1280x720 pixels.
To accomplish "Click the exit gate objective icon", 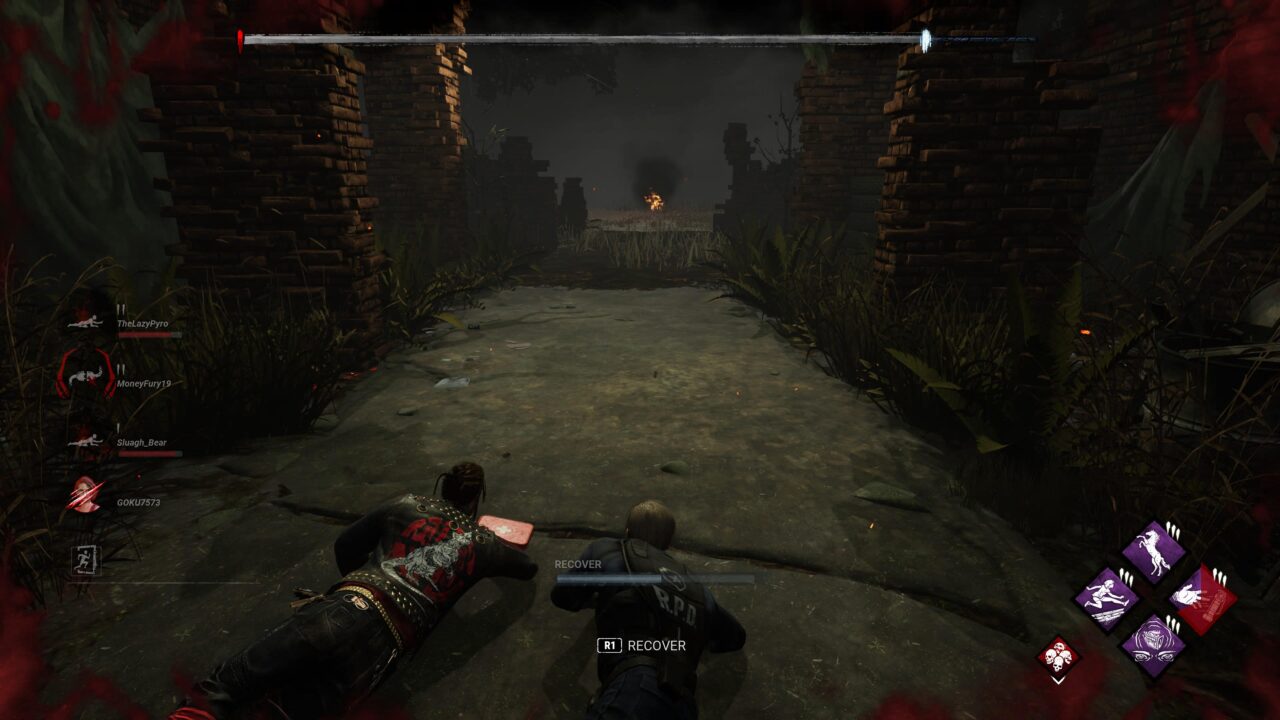I will point(86,559).
